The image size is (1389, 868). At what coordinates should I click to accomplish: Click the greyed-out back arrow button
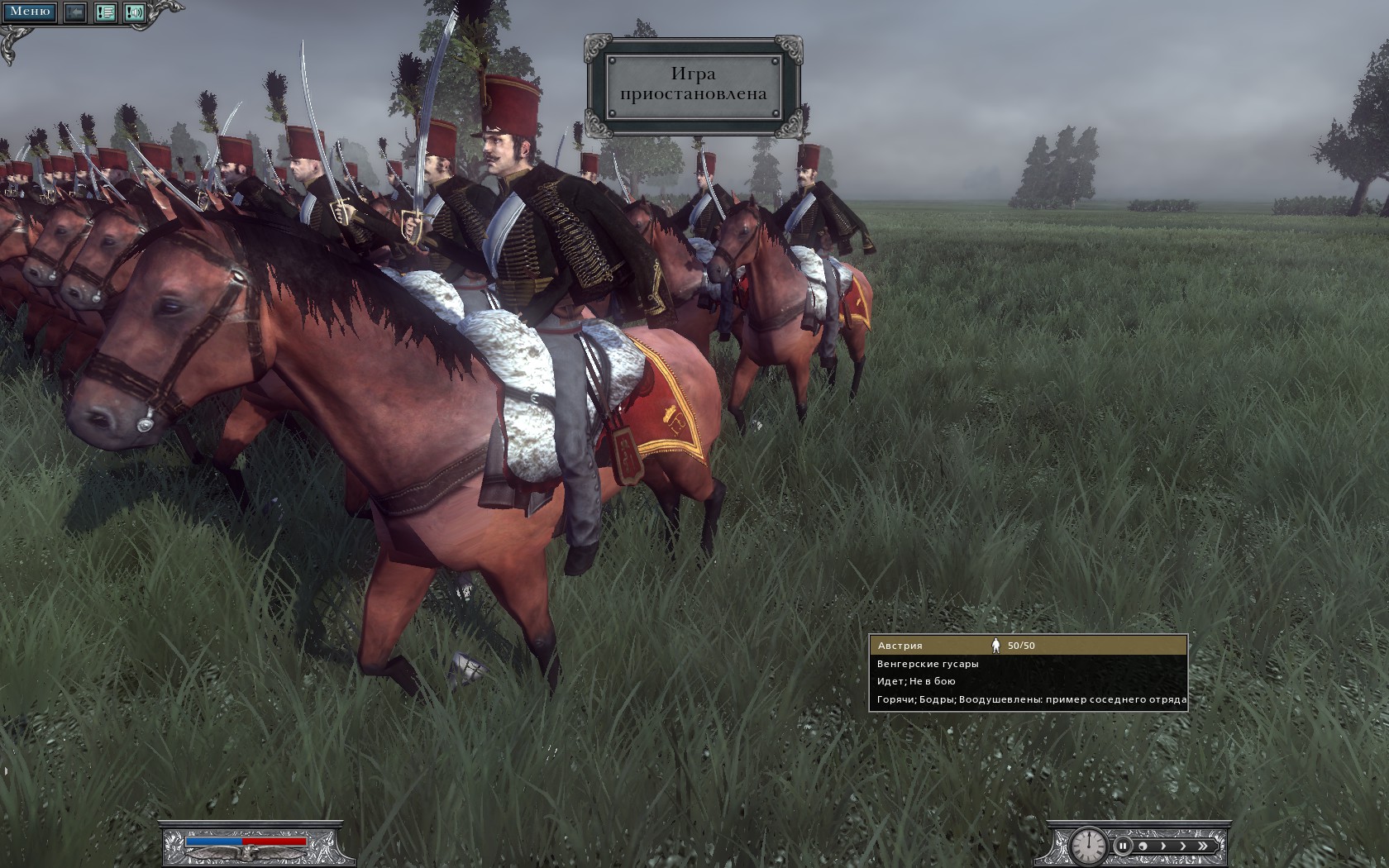tap(75, 12)
